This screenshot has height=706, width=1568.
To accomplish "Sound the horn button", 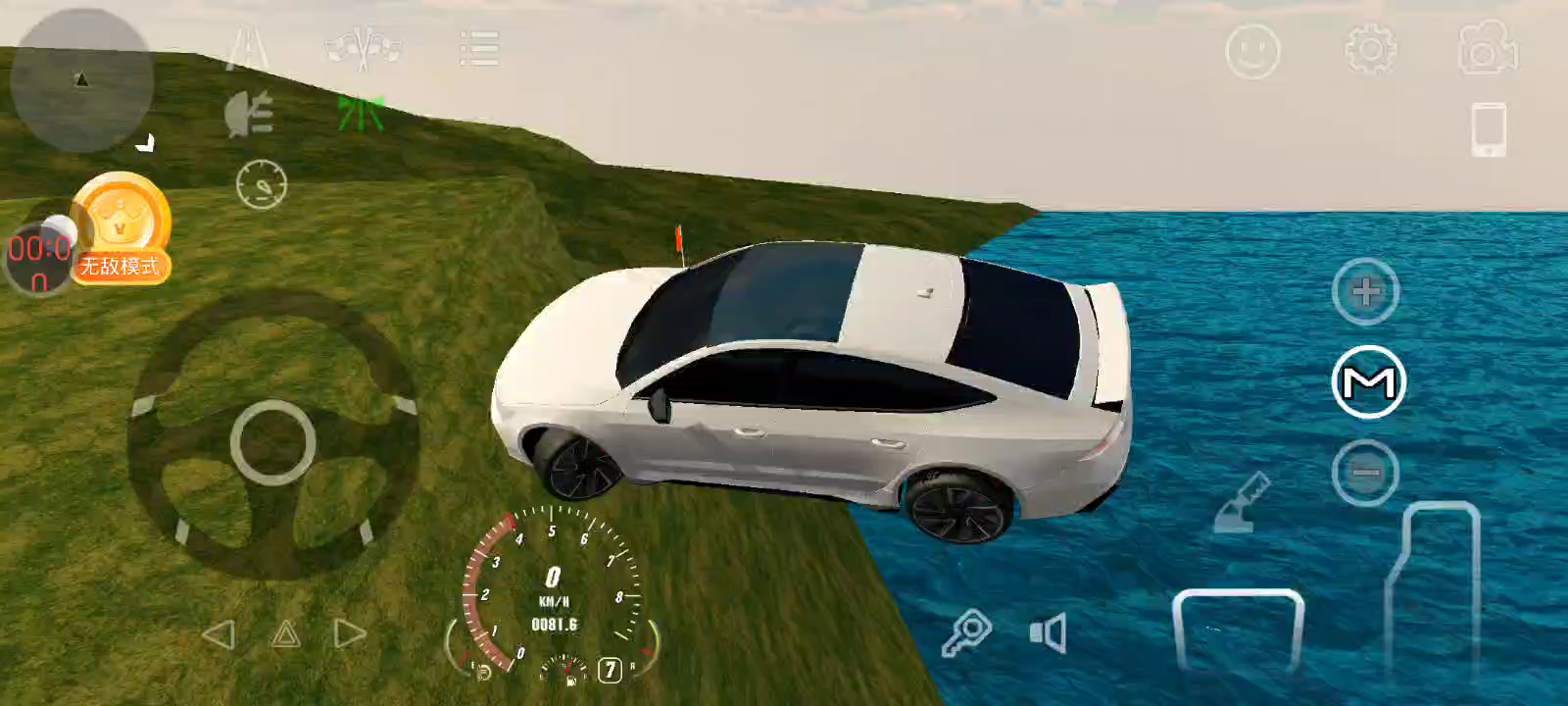I will point(1049,633).
